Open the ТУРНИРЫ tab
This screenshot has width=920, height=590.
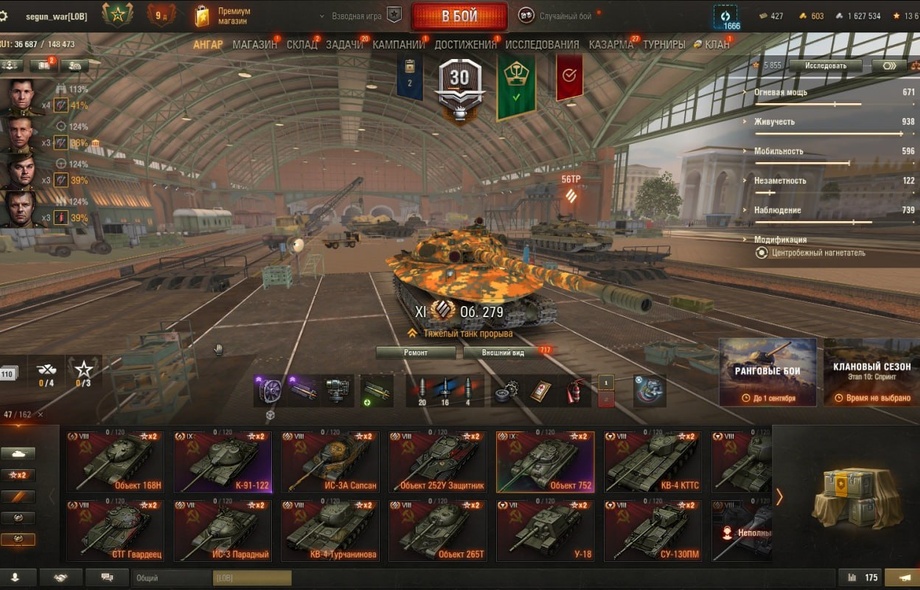(664, 45)
